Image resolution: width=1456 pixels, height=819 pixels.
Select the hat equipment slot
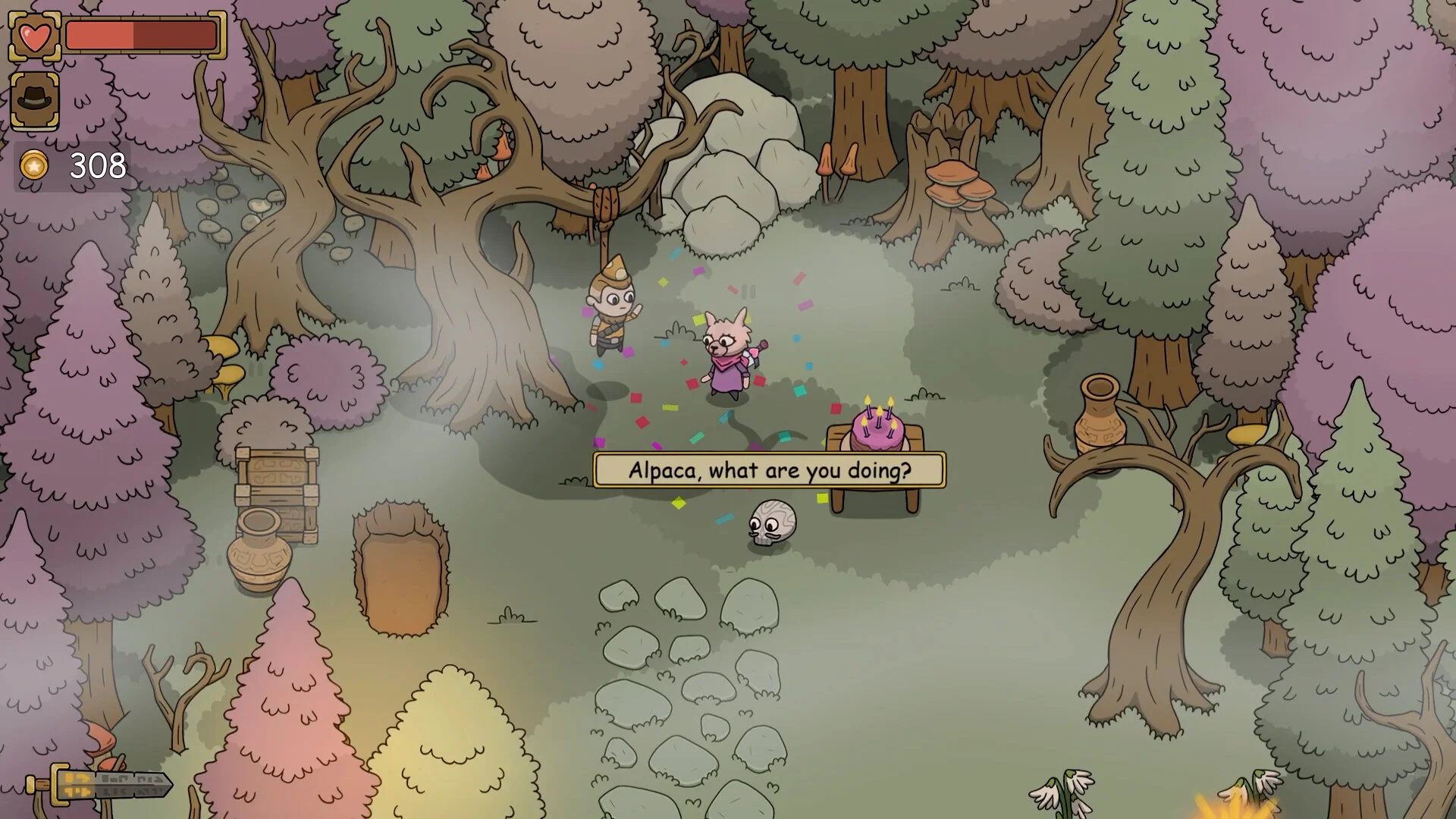[35, 100]
